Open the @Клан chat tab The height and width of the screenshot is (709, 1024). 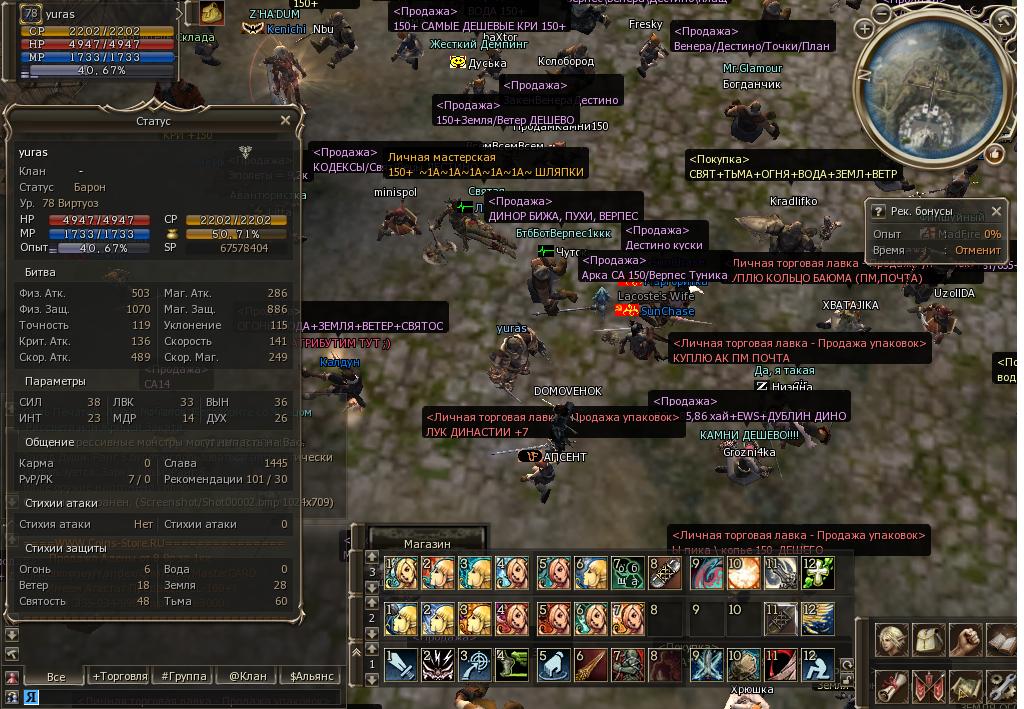[248, 676]
